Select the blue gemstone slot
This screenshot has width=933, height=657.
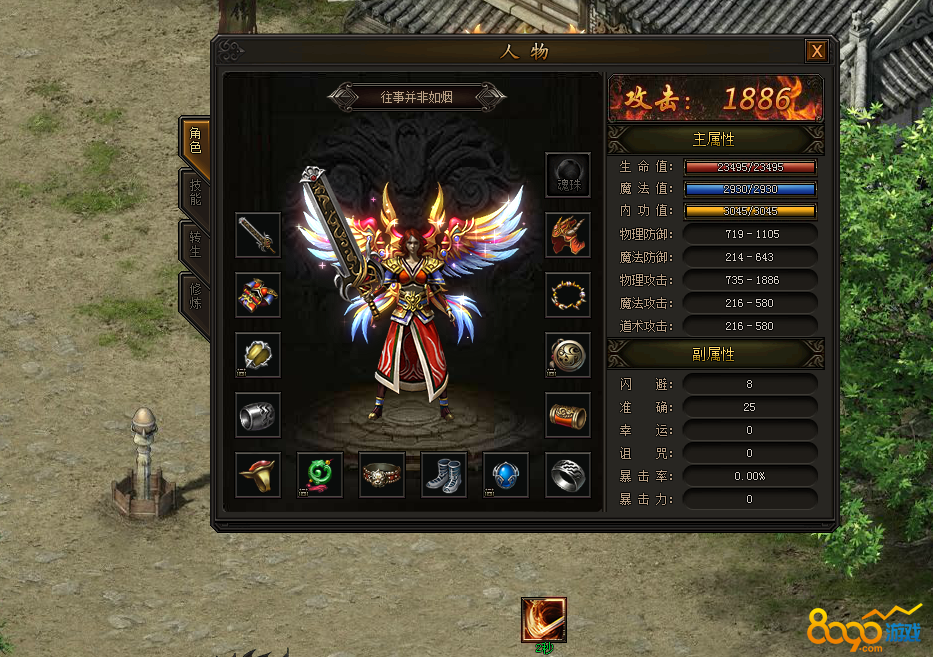click(x=506, y=475)
